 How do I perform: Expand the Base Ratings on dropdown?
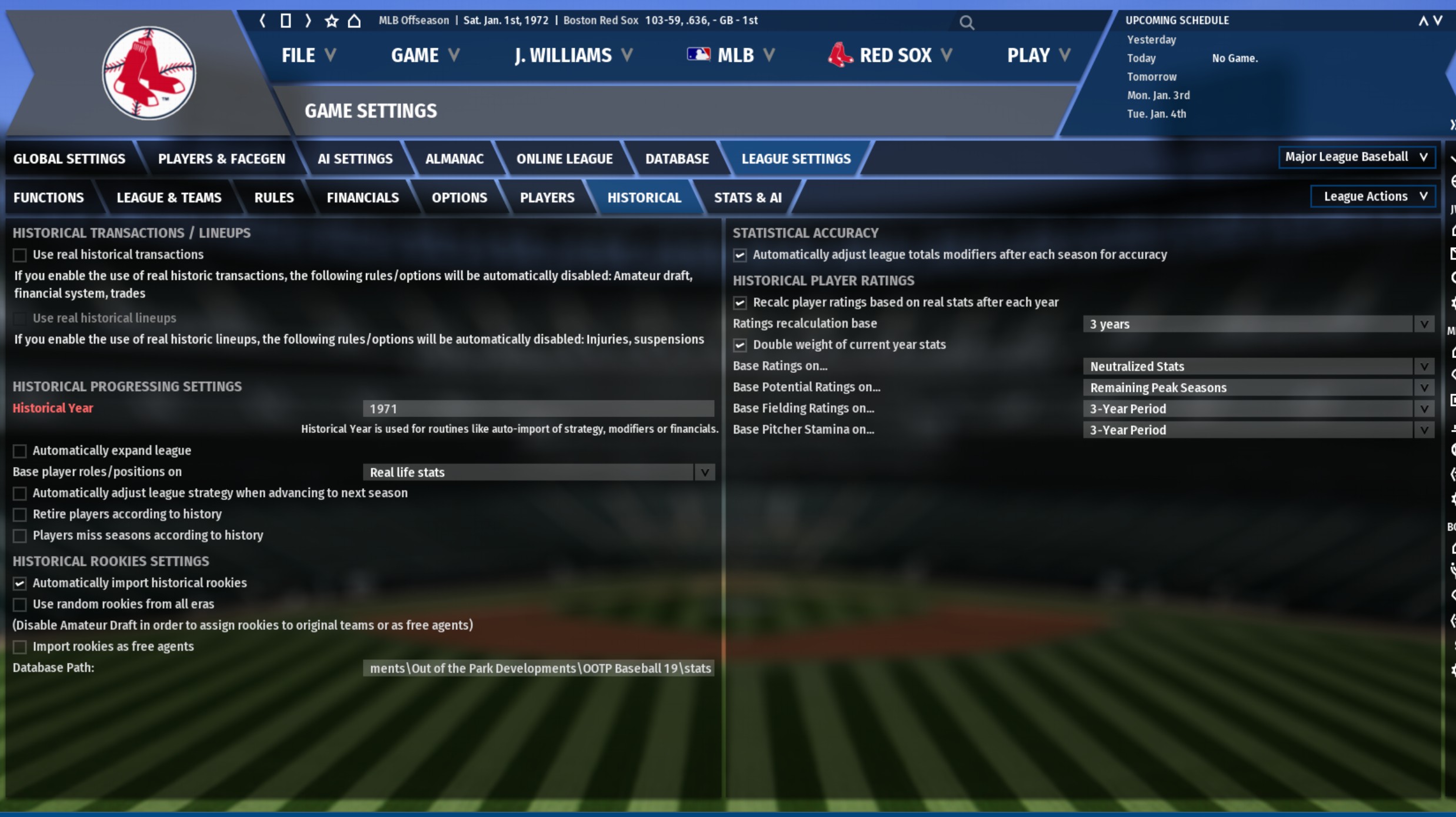[x=1258, y=366]
